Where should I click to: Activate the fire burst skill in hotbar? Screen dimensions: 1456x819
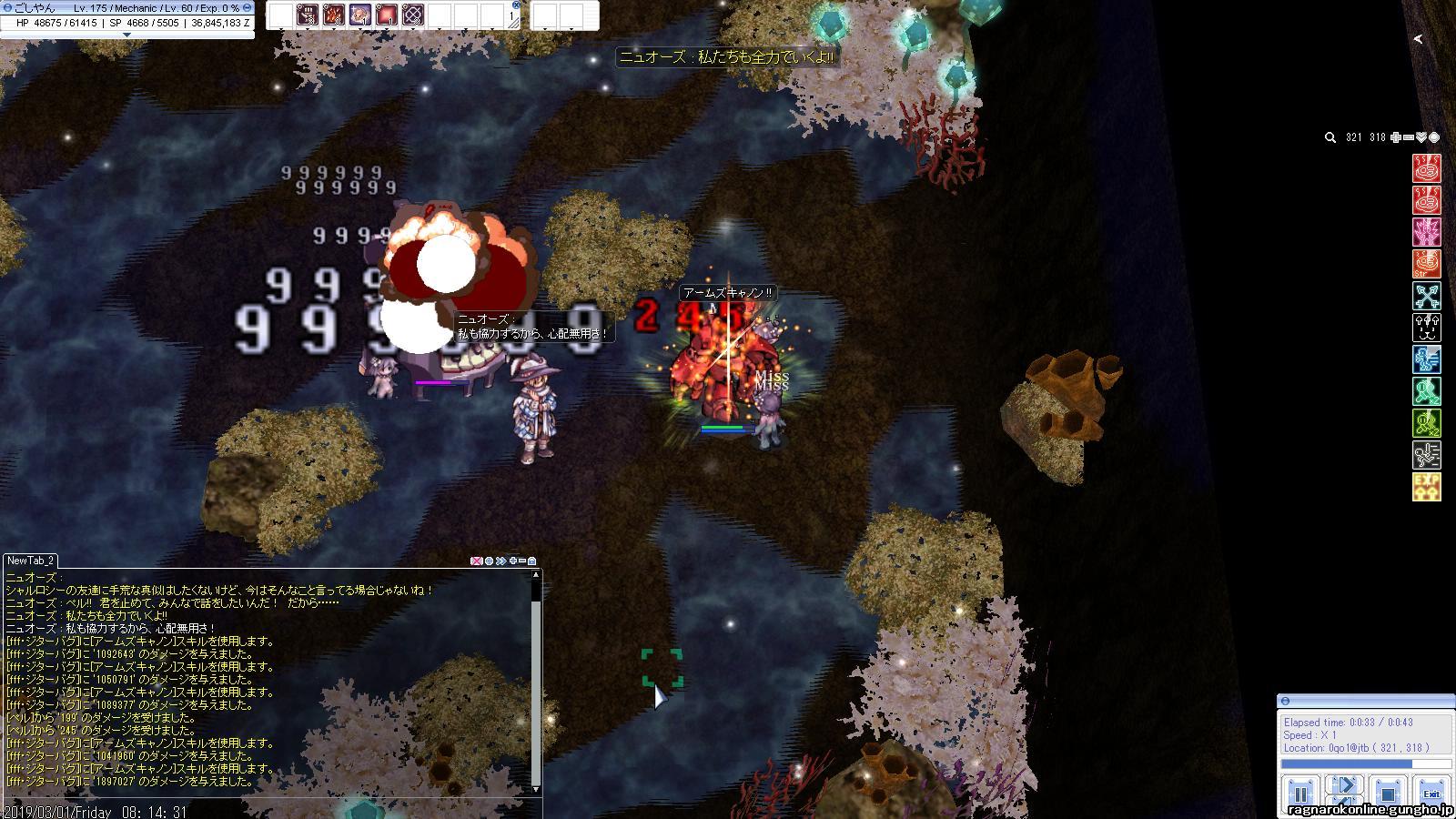(x=334, y=15)
